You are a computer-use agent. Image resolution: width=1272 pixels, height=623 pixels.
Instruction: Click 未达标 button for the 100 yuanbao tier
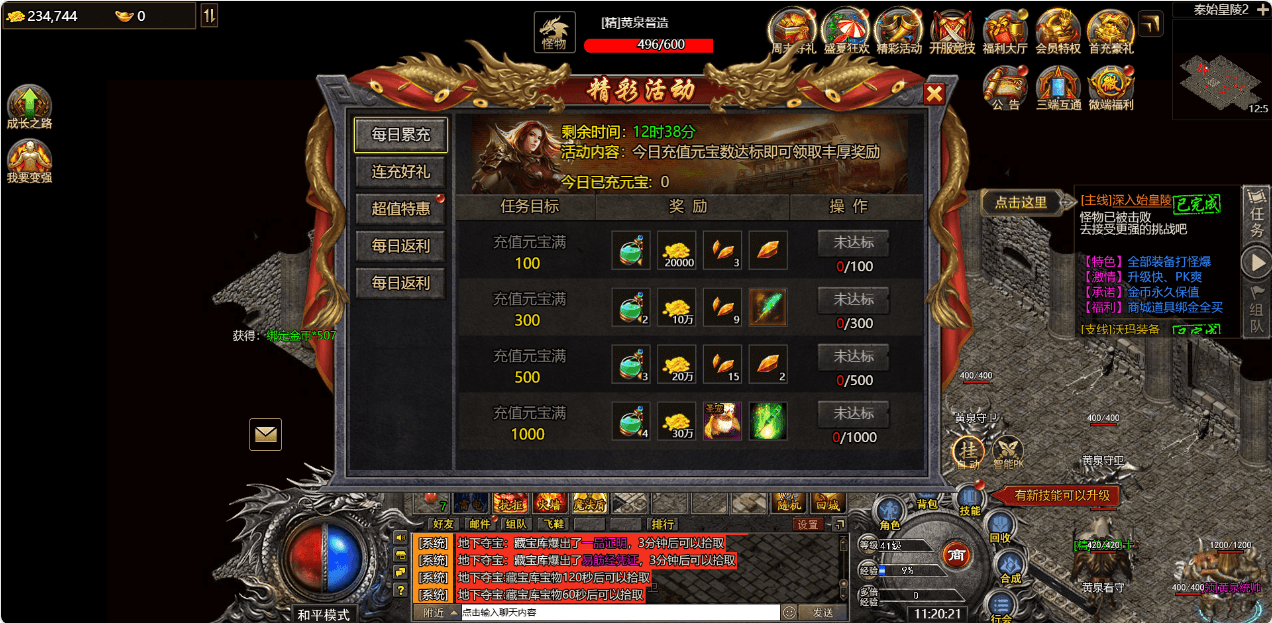(x=853, y=243)
